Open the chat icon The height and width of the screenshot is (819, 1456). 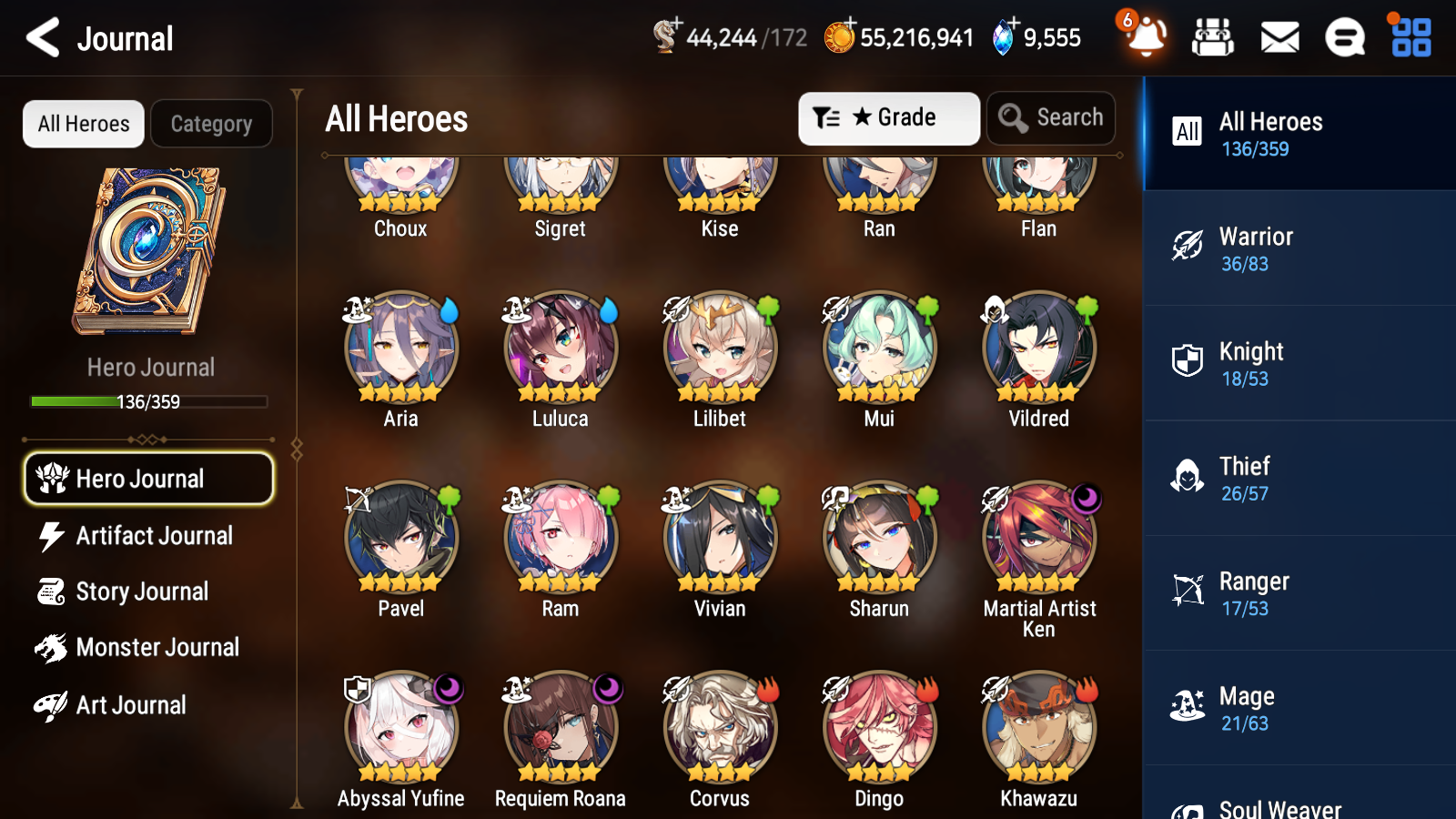1344,37
